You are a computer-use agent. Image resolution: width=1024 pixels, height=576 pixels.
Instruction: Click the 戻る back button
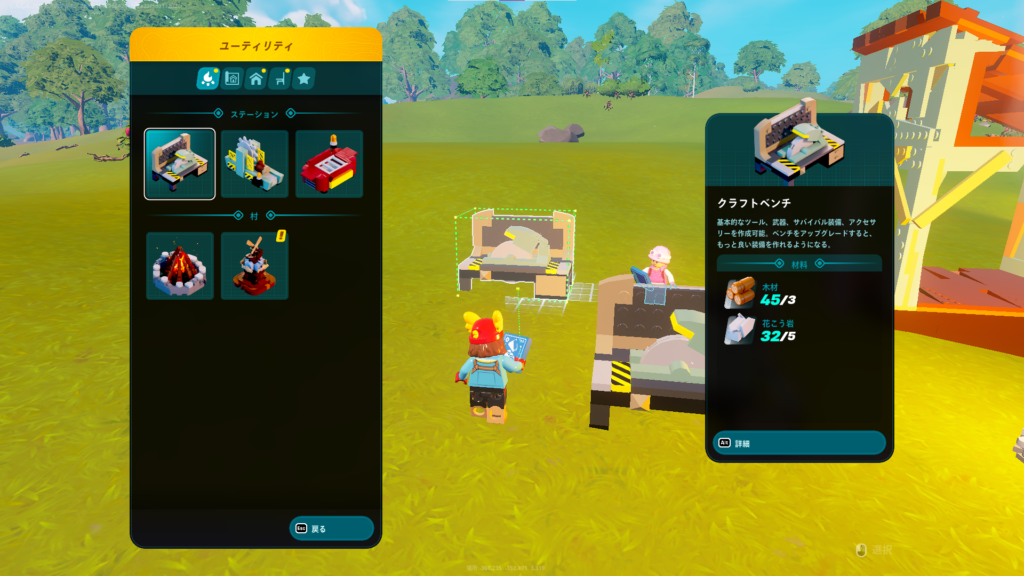pyautogui.click(x=331, y=528)
